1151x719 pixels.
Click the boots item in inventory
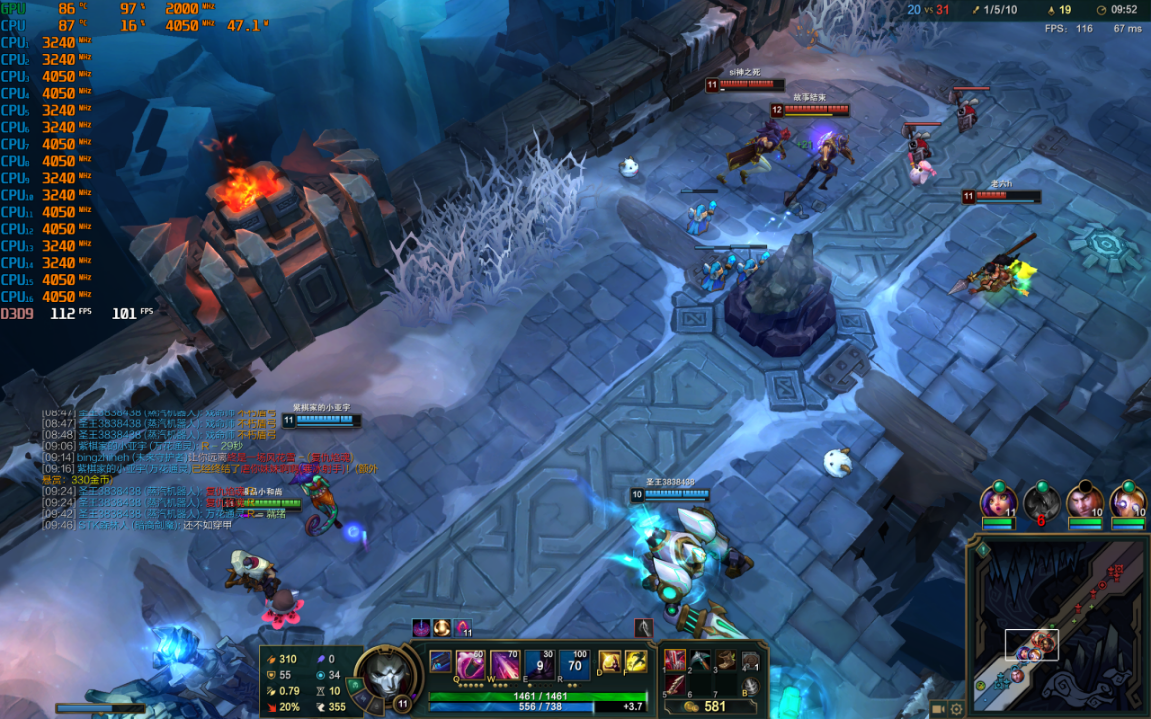(x=725, y=660)
